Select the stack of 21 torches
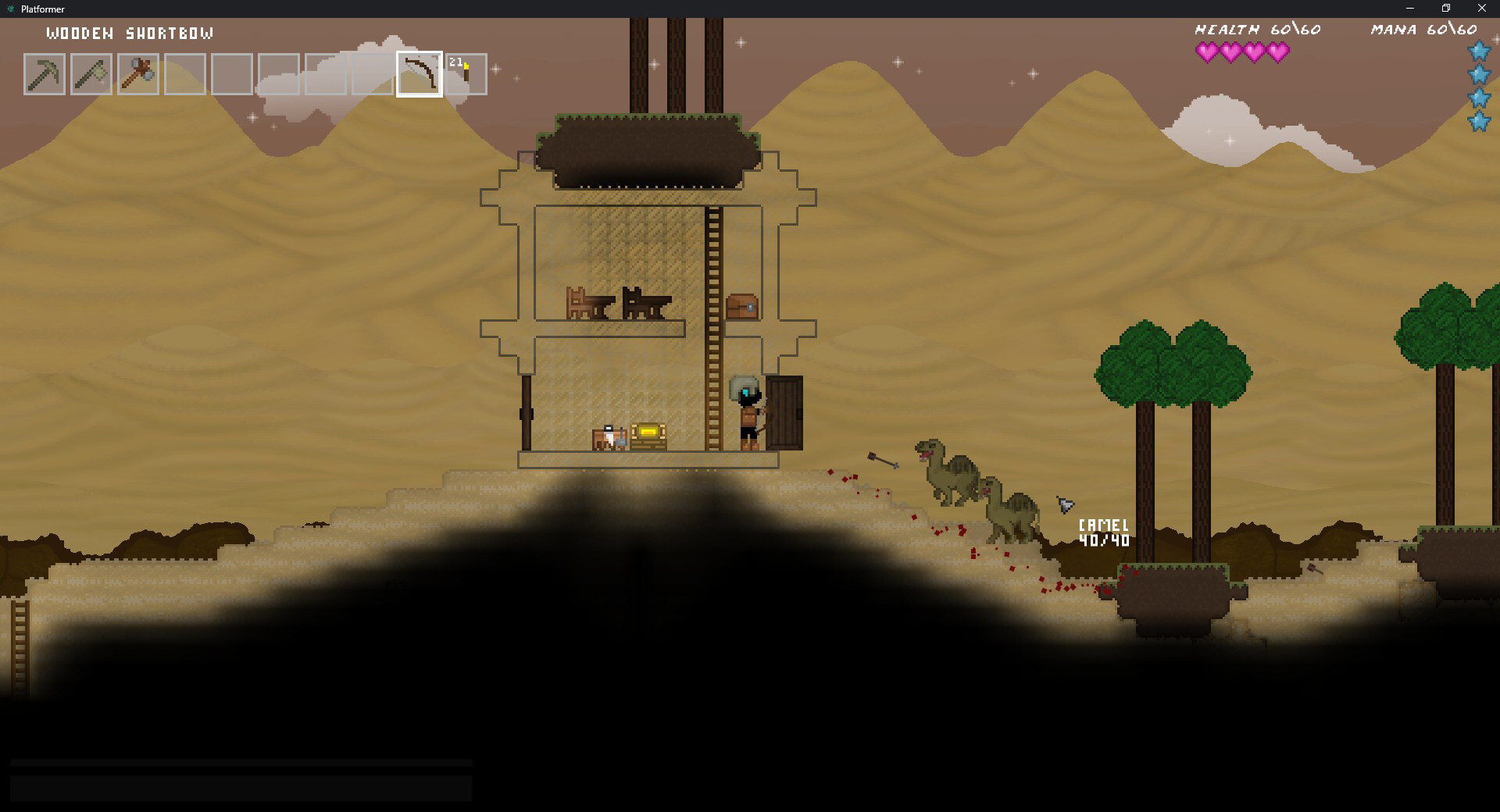1500x812 pixels. click(x=465, y=73)
